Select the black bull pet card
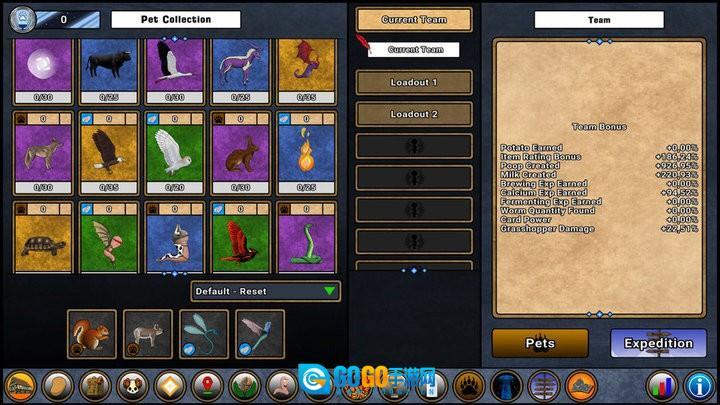This screenshot has width=720, height=405. coord(109,66)
